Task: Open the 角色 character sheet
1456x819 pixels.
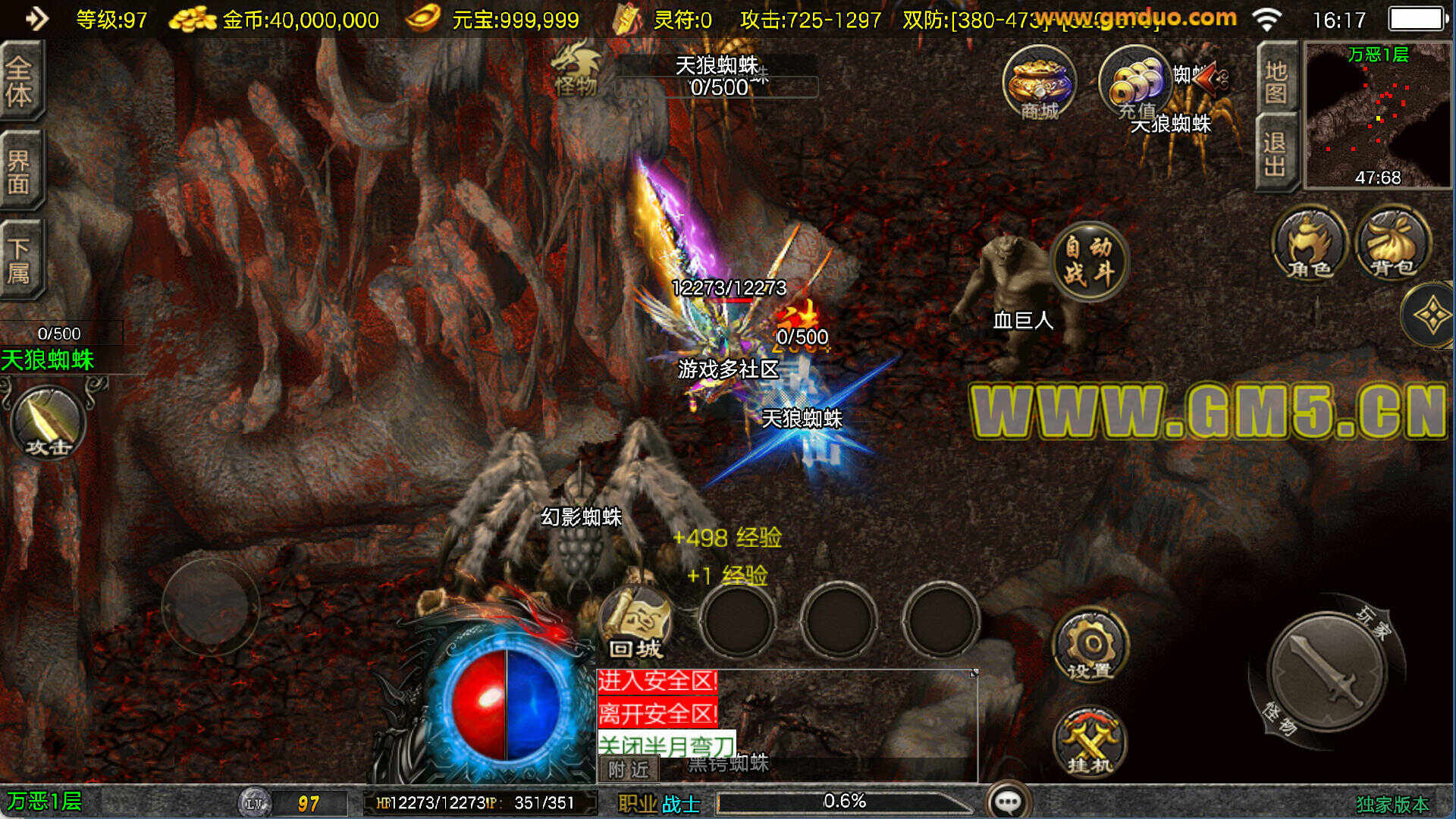Action: pyautogui.click(x=1310, y=244)
